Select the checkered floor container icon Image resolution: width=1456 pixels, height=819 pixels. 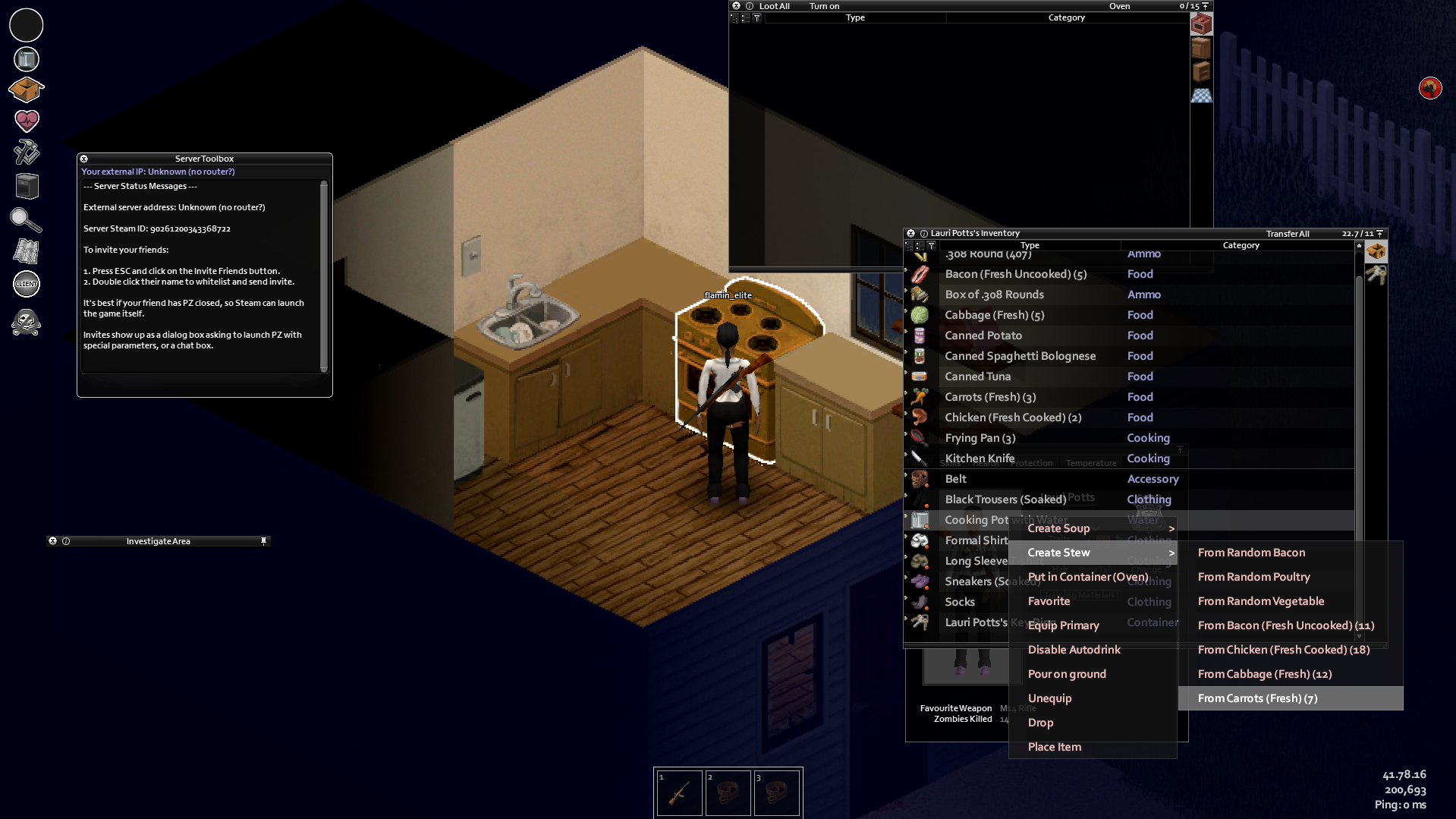(1201, 95)
